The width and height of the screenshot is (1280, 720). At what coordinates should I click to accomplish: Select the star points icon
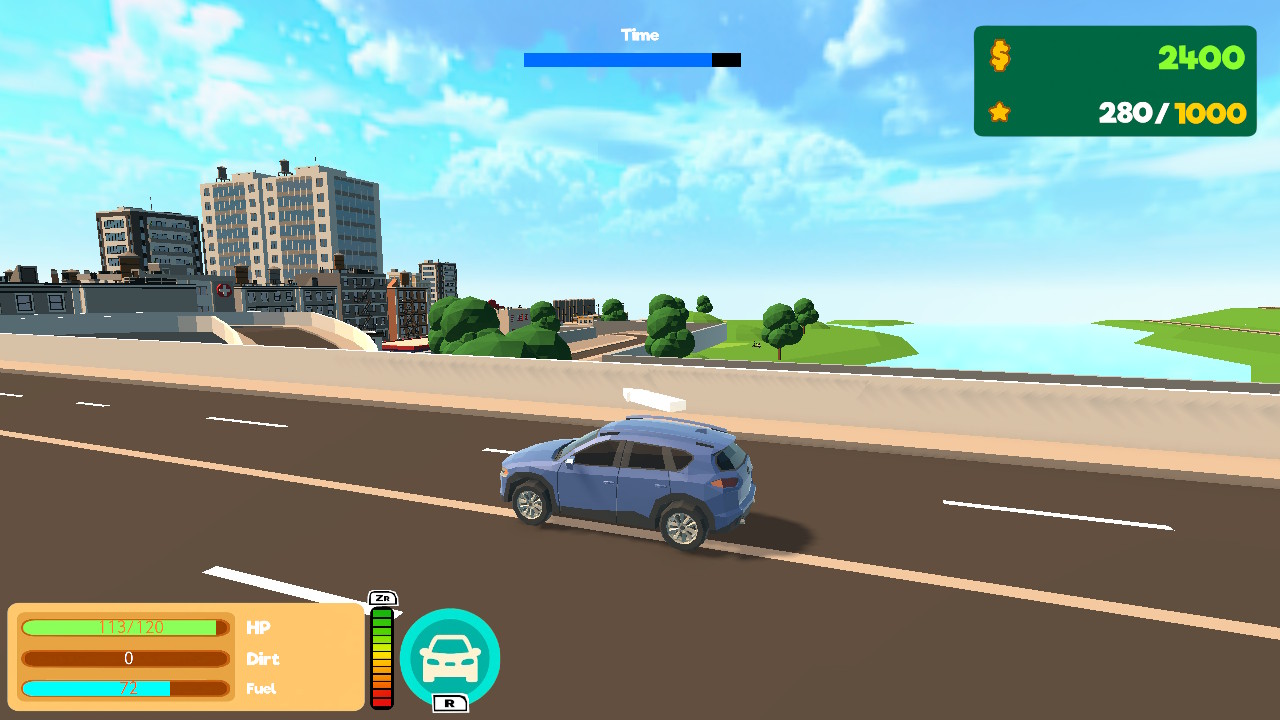pyautogui.click(x=999, y=112)
